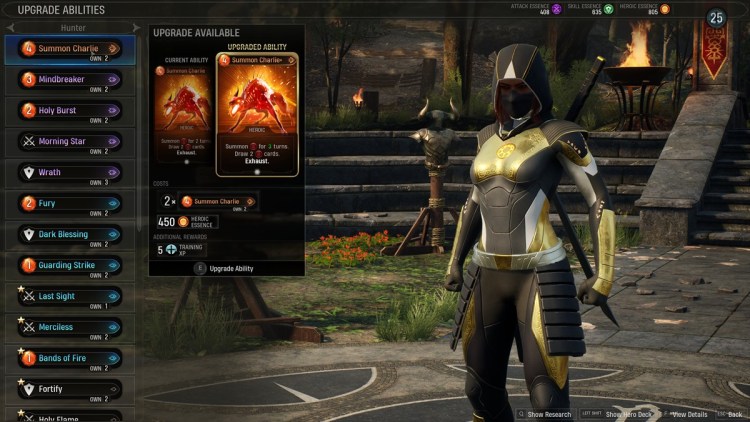Go Back from the upgrade screen
This screenshot has width=750, height=422.
pyautogui.click(x=735, y=414)
